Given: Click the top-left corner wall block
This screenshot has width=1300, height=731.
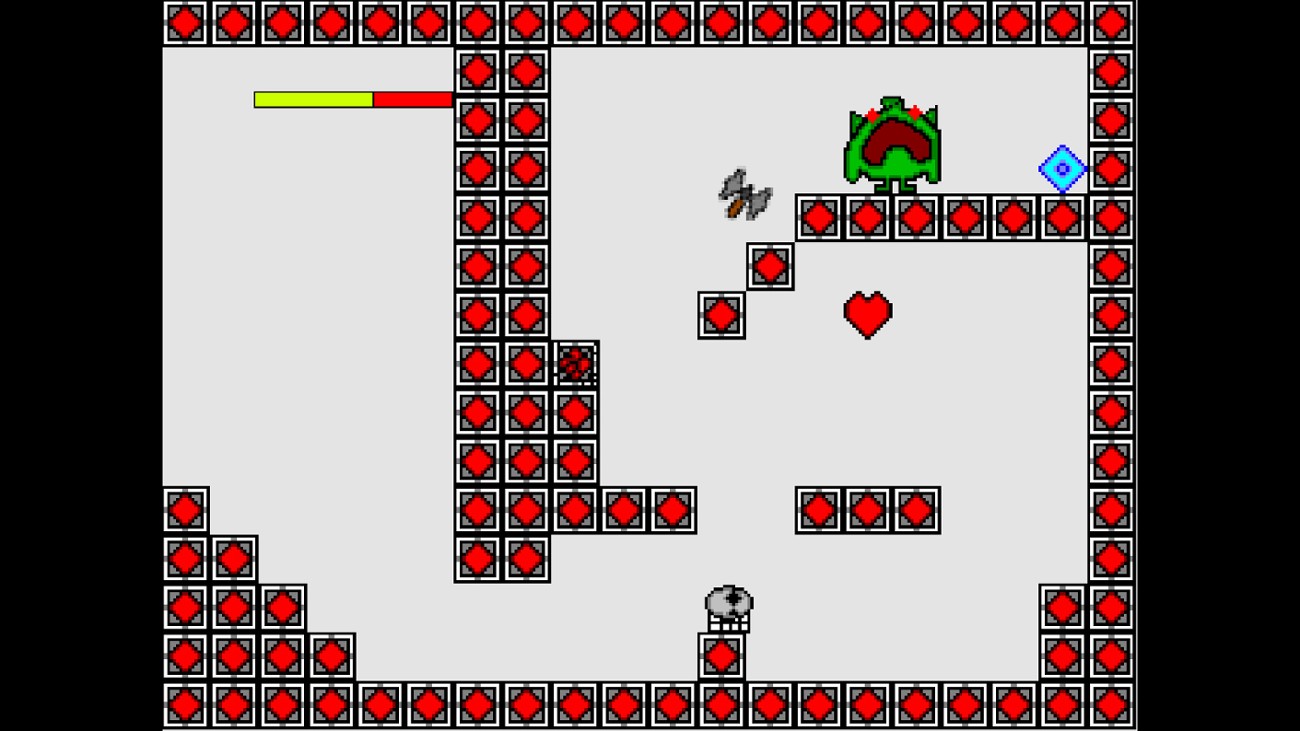Looking at the screenshot, I should point(184,22).
